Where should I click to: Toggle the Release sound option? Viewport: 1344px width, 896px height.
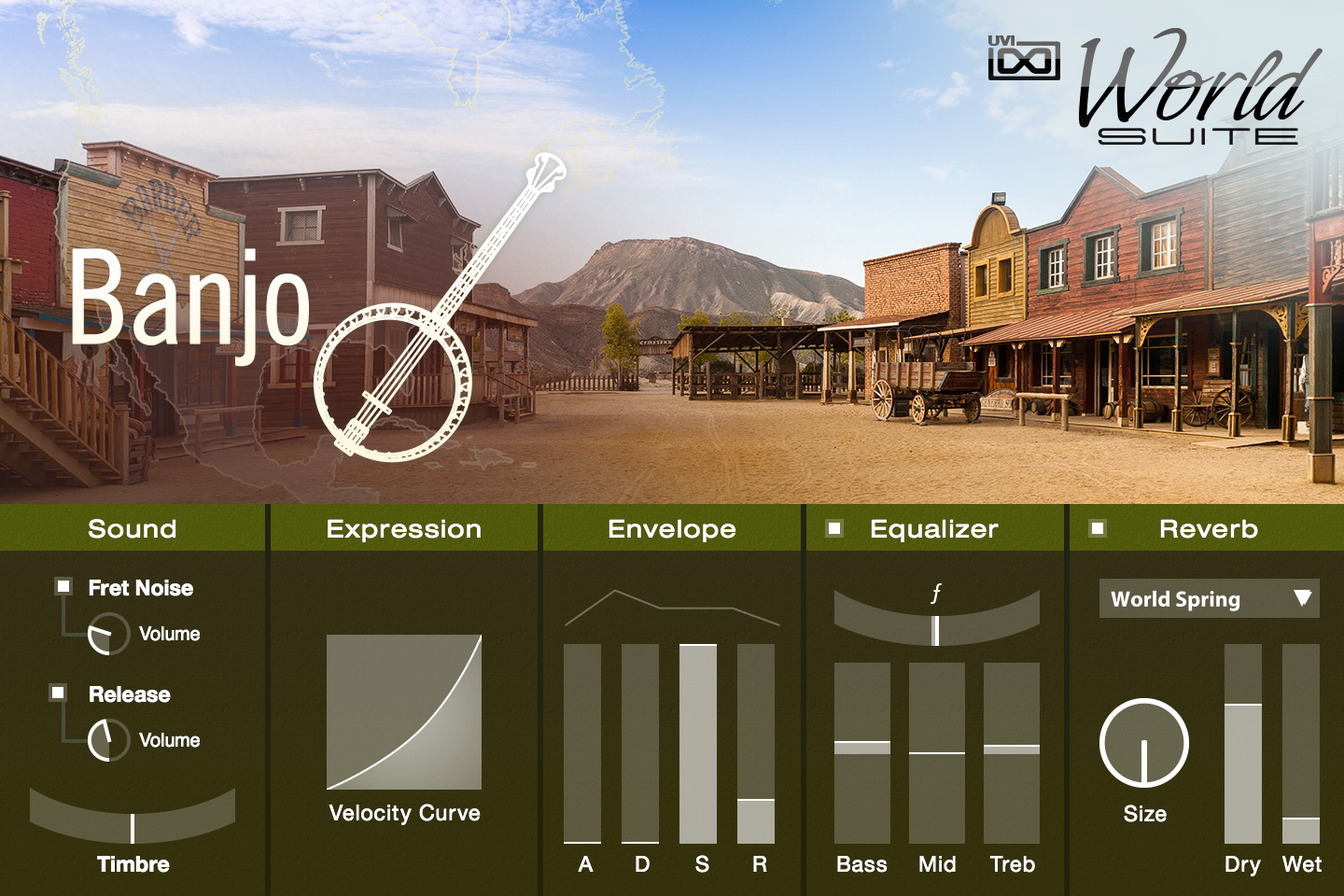[x=58, y=691]
